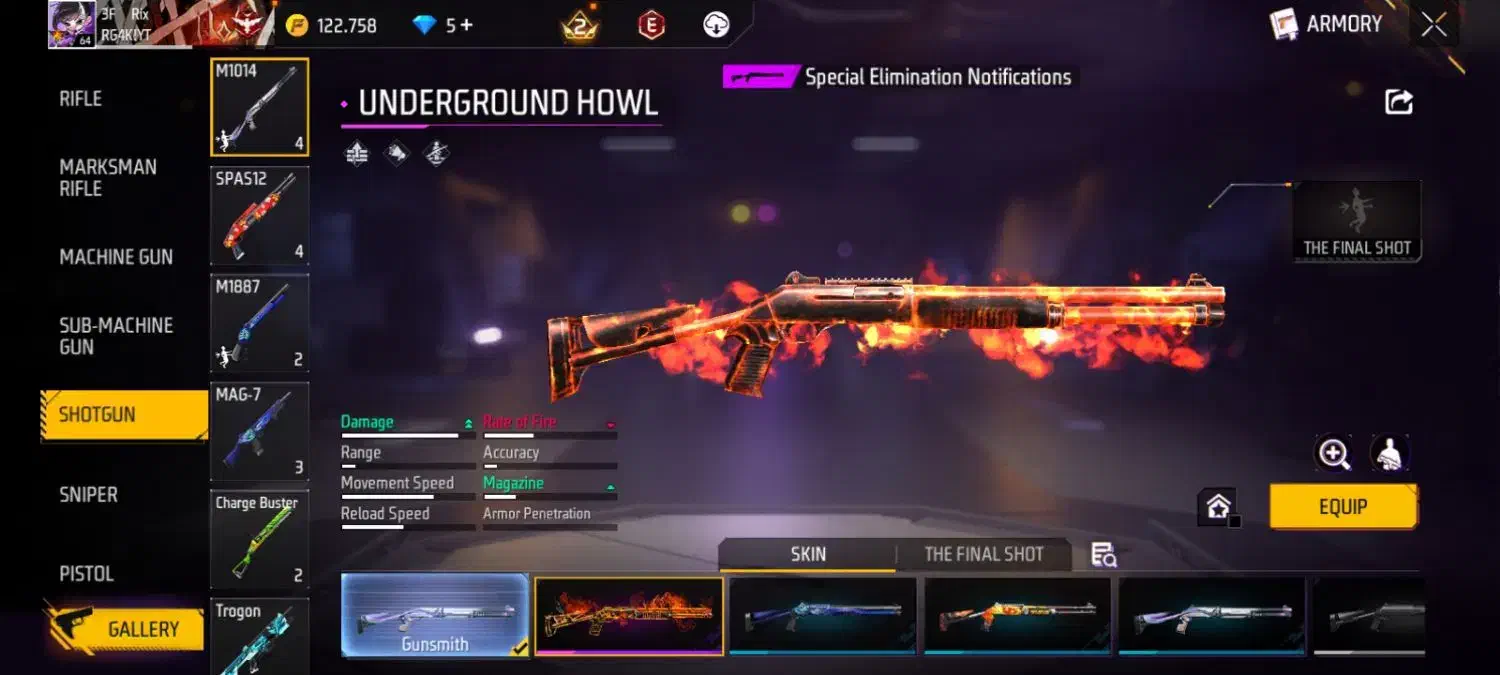Screen dimensions: 1500x675
Task: Choose the Sub-Machine Gun category
Action: [116, 336]
